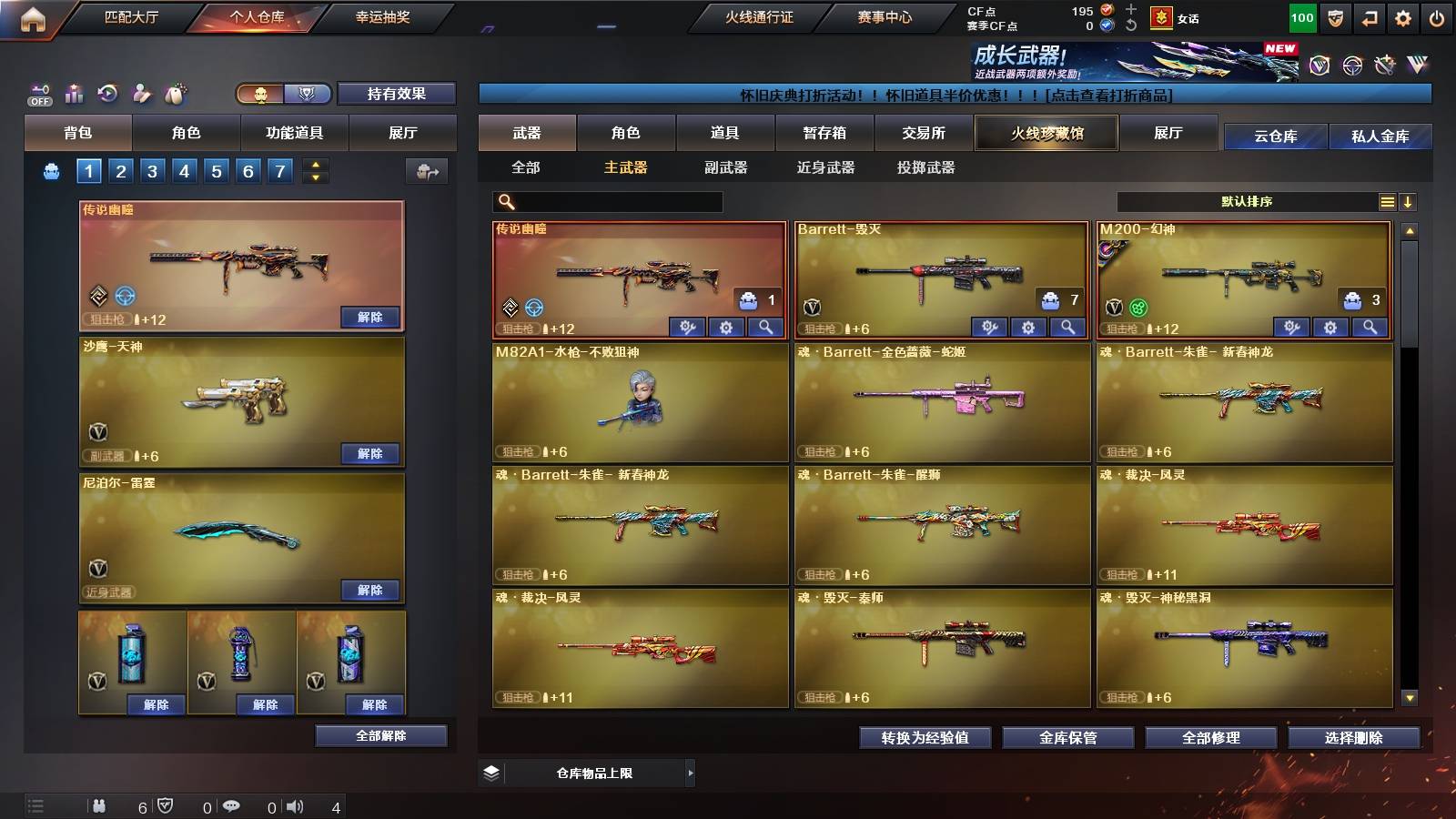The width and height of the screenshot is (1456, 819).
Task: Click the speaker volume icon in the bottom status bar
Action: tap(295, 805)
